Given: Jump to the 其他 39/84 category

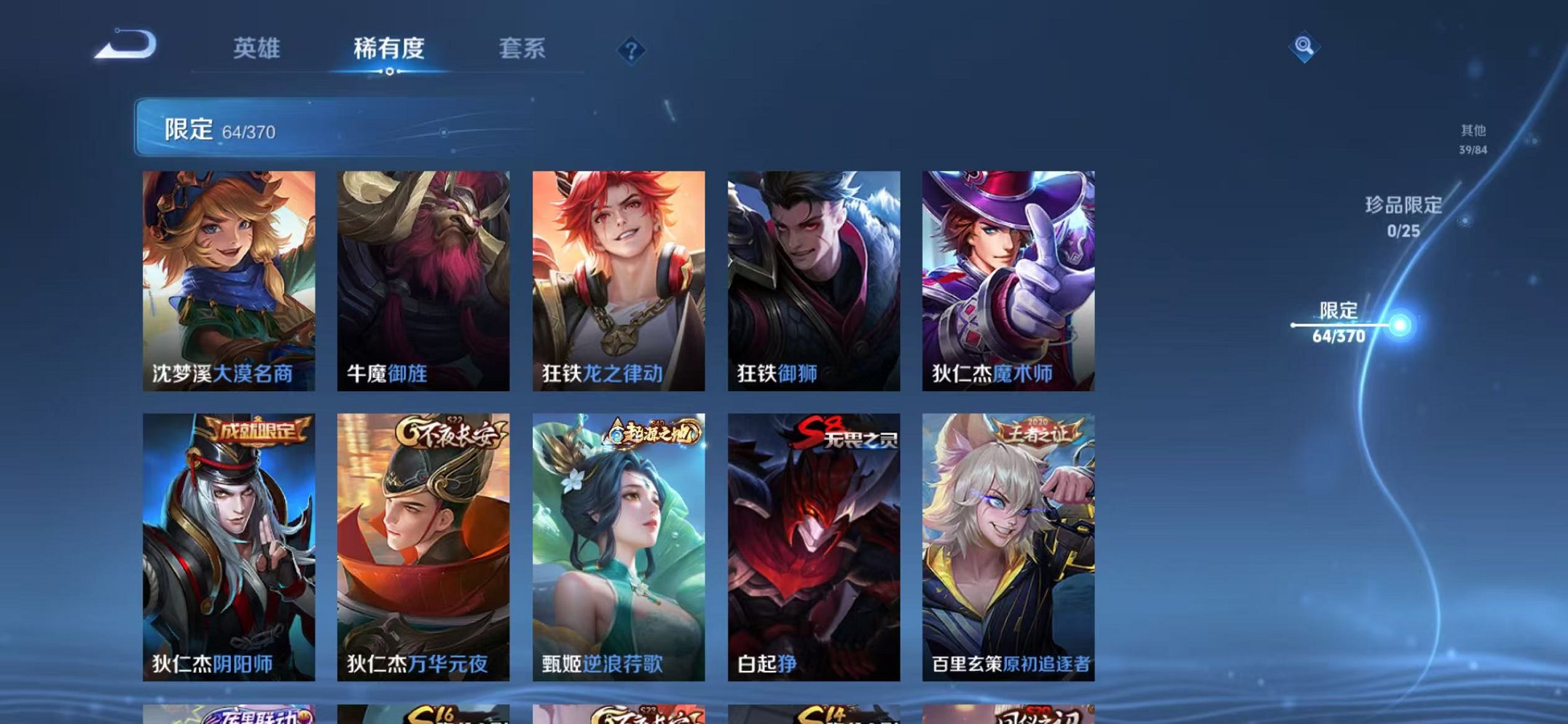Looking at the screenshot, I should coord(1473,138).
